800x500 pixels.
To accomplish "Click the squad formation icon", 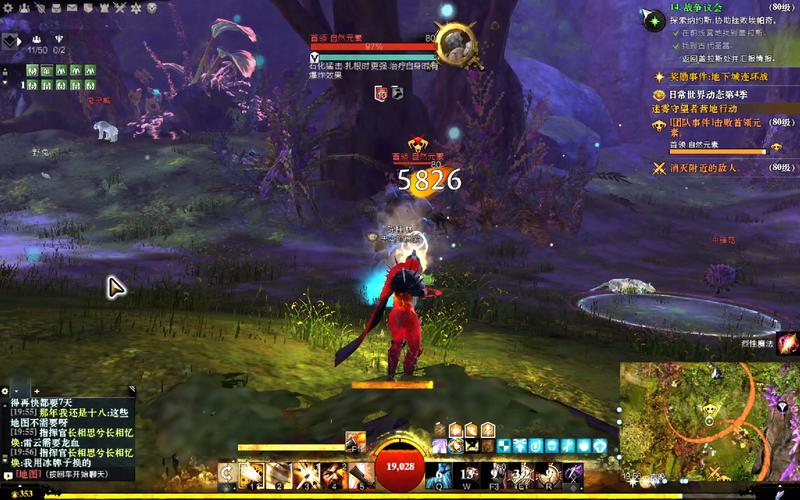I will click(12, 42).
